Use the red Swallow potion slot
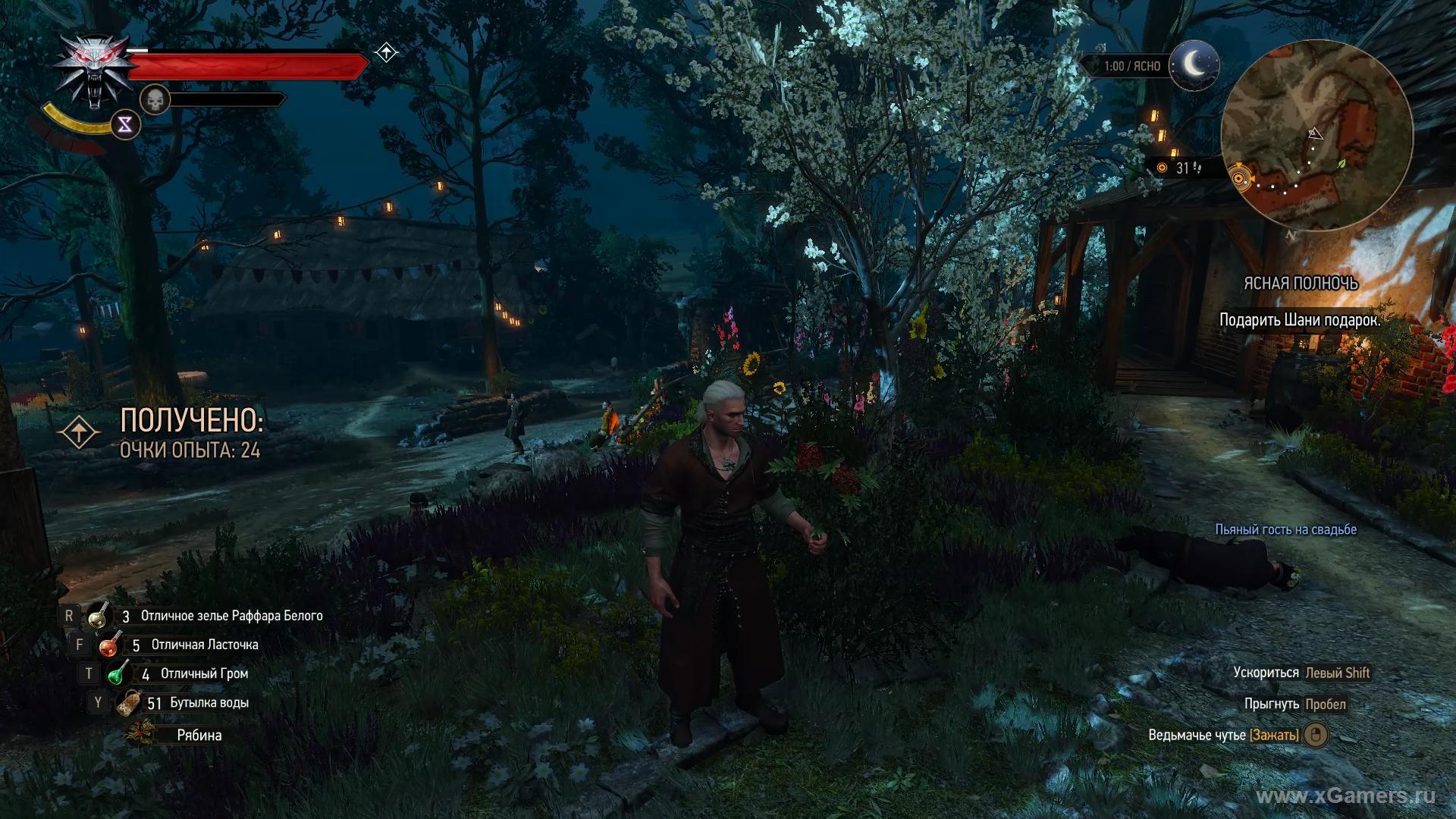1456x819 pixels. pos(111,645)
